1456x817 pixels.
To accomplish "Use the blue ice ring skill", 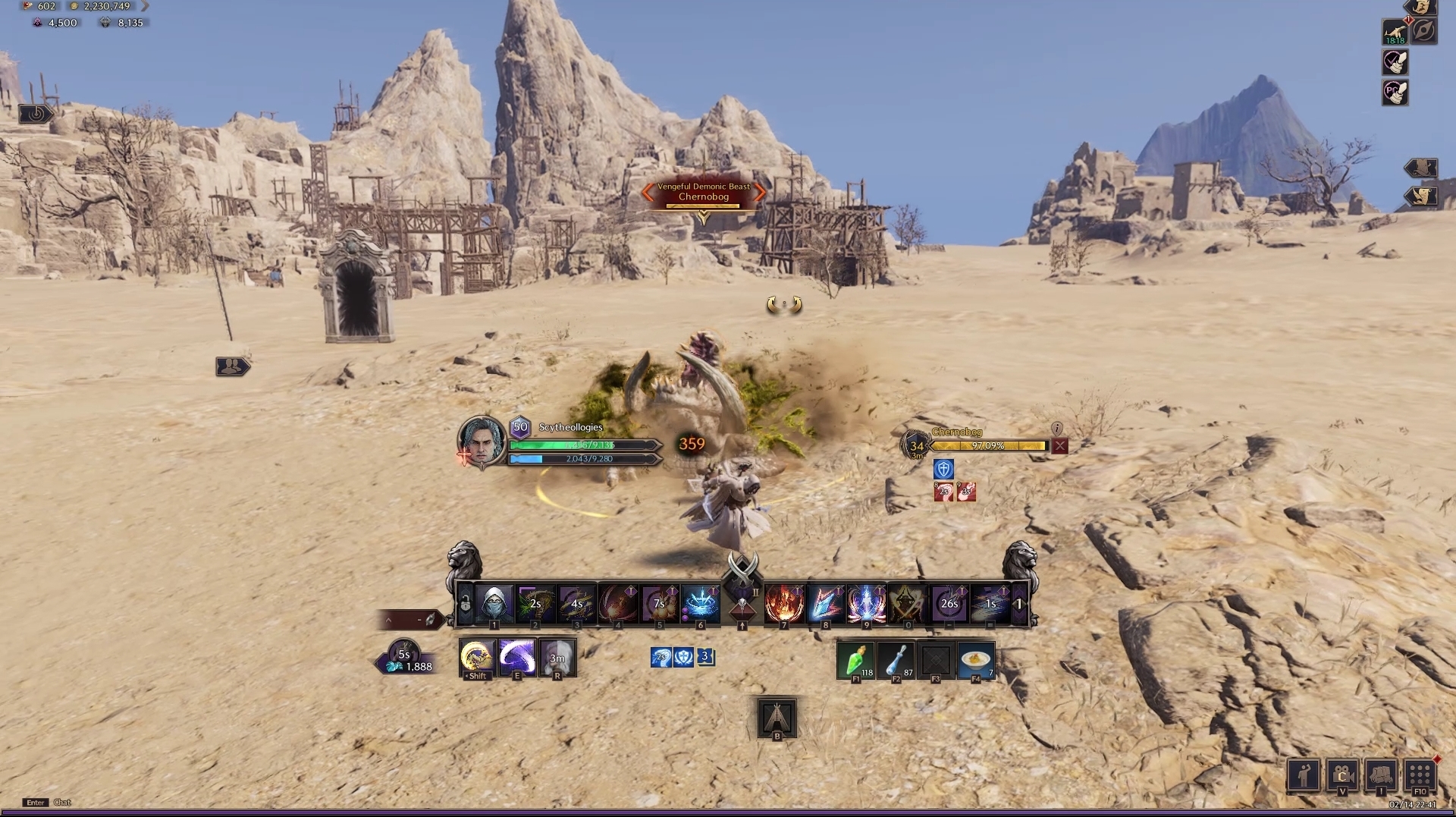I will [701, 604].
